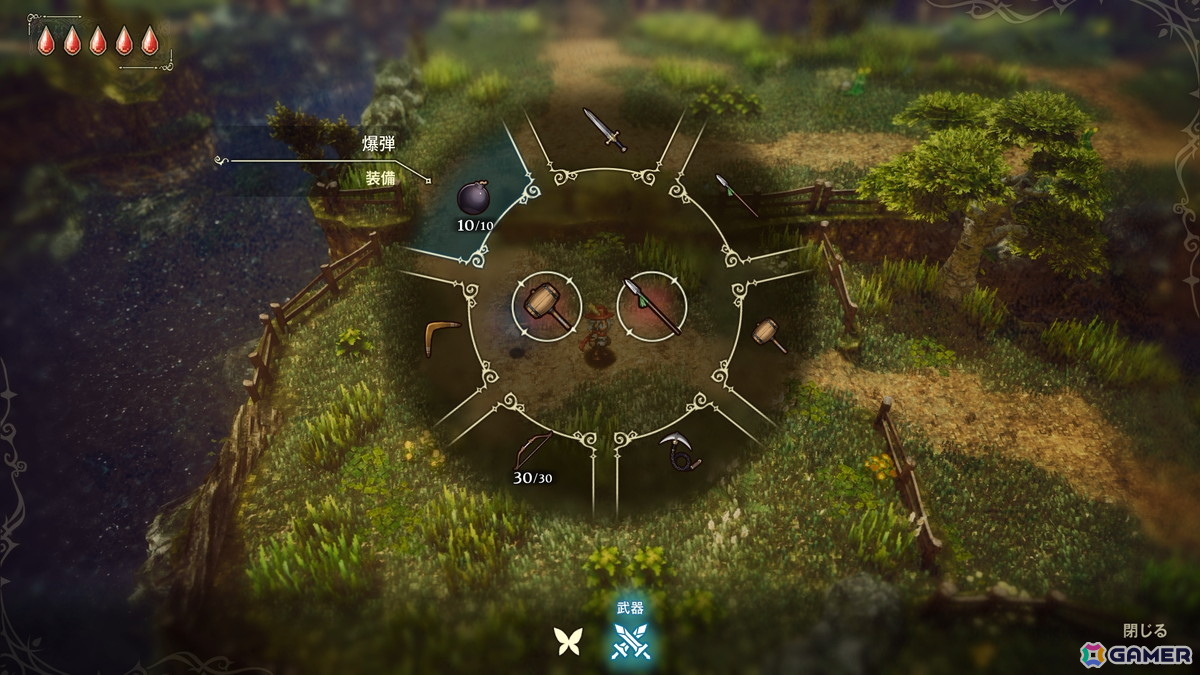
Task: Close the wheel using 閉じる
Action: click(x=1145, y=631)
